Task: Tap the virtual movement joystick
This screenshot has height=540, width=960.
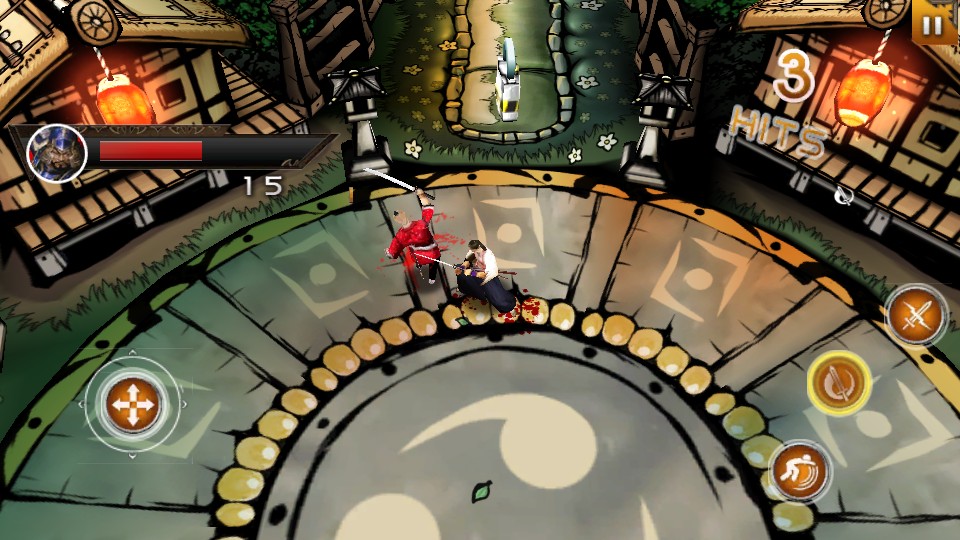Action: coord(131,405)
